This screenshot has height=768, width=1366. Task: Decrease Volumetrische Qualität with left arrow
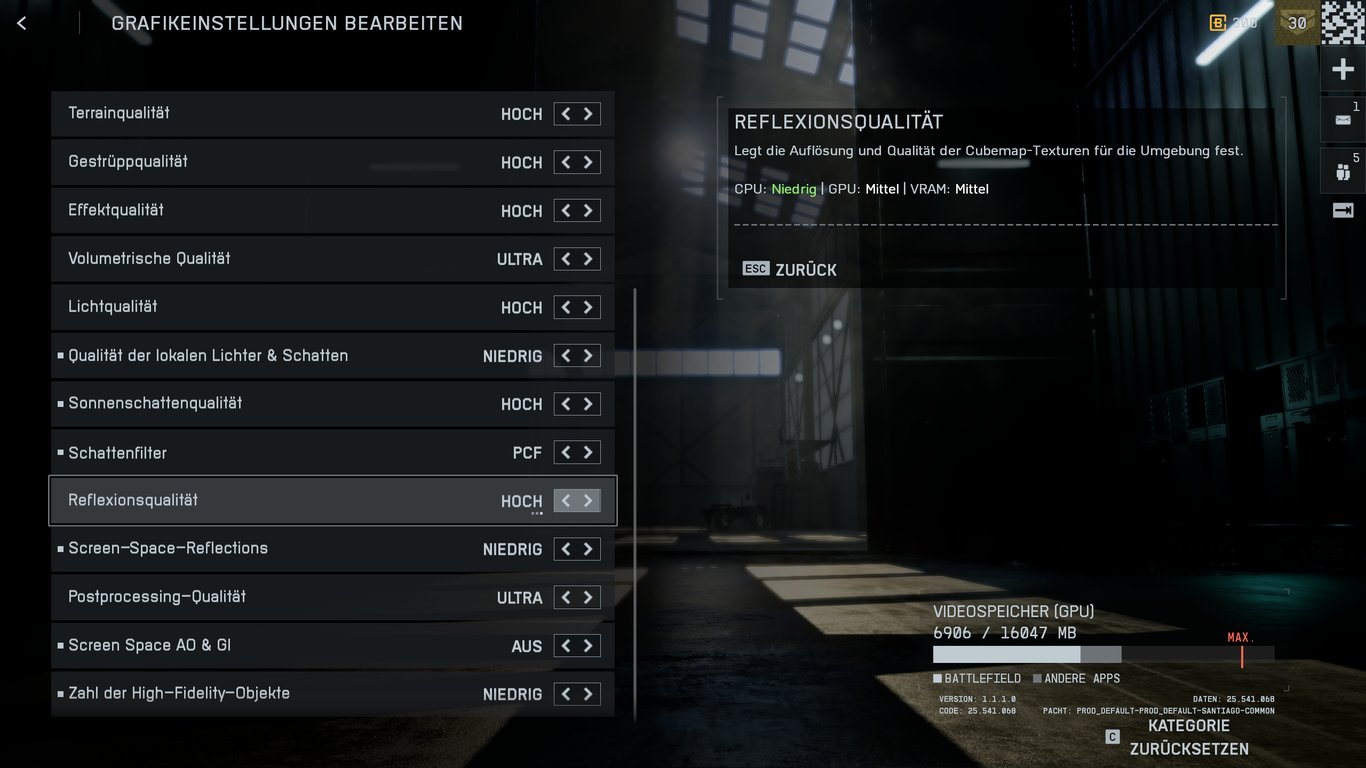(x=566, y=259)
